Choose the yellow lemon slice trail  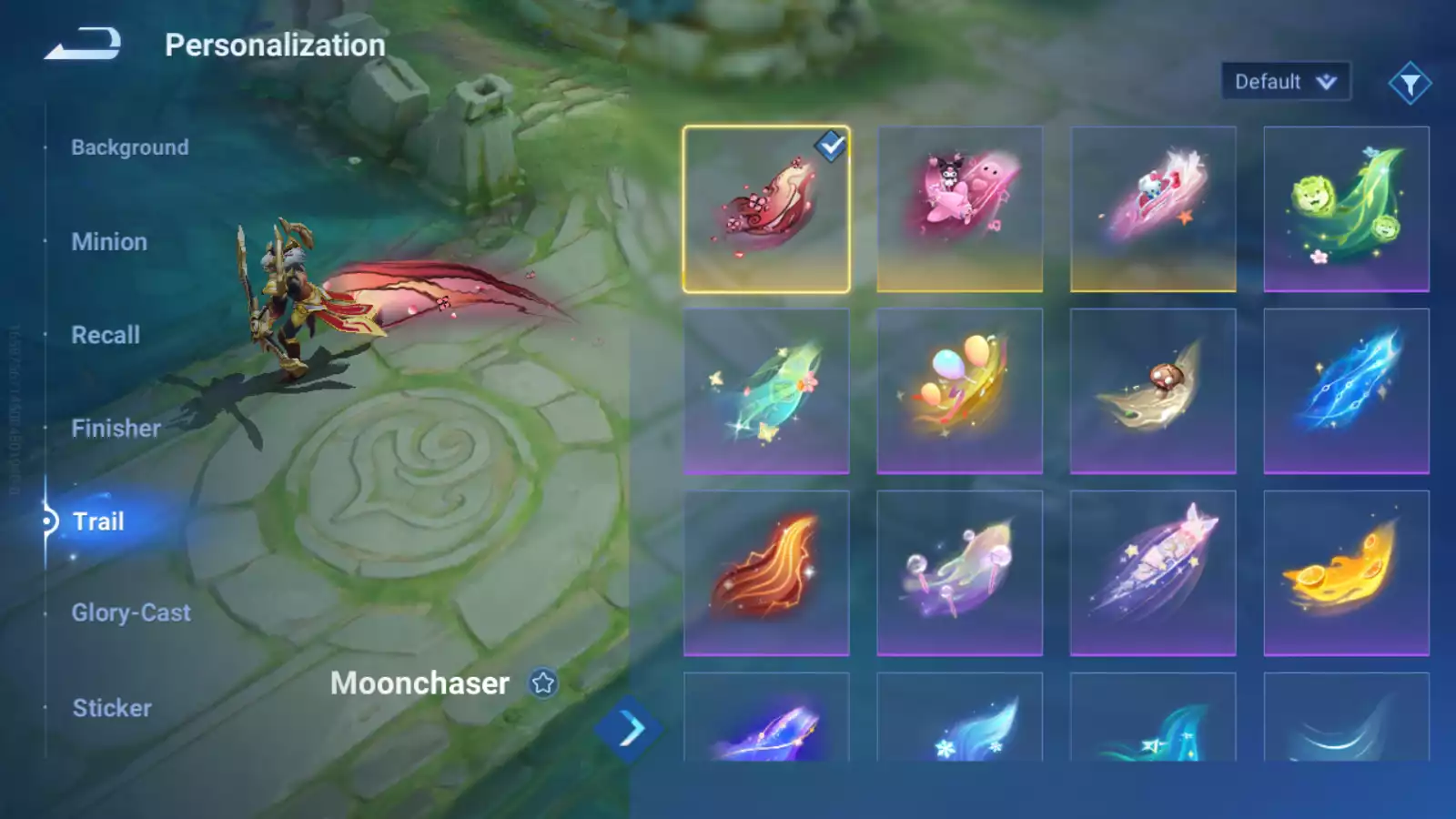pos(1346,573)
